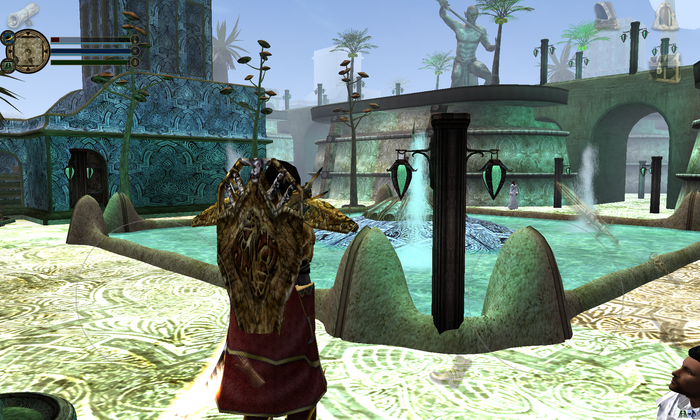Open the arched window icon

[665, 14]
